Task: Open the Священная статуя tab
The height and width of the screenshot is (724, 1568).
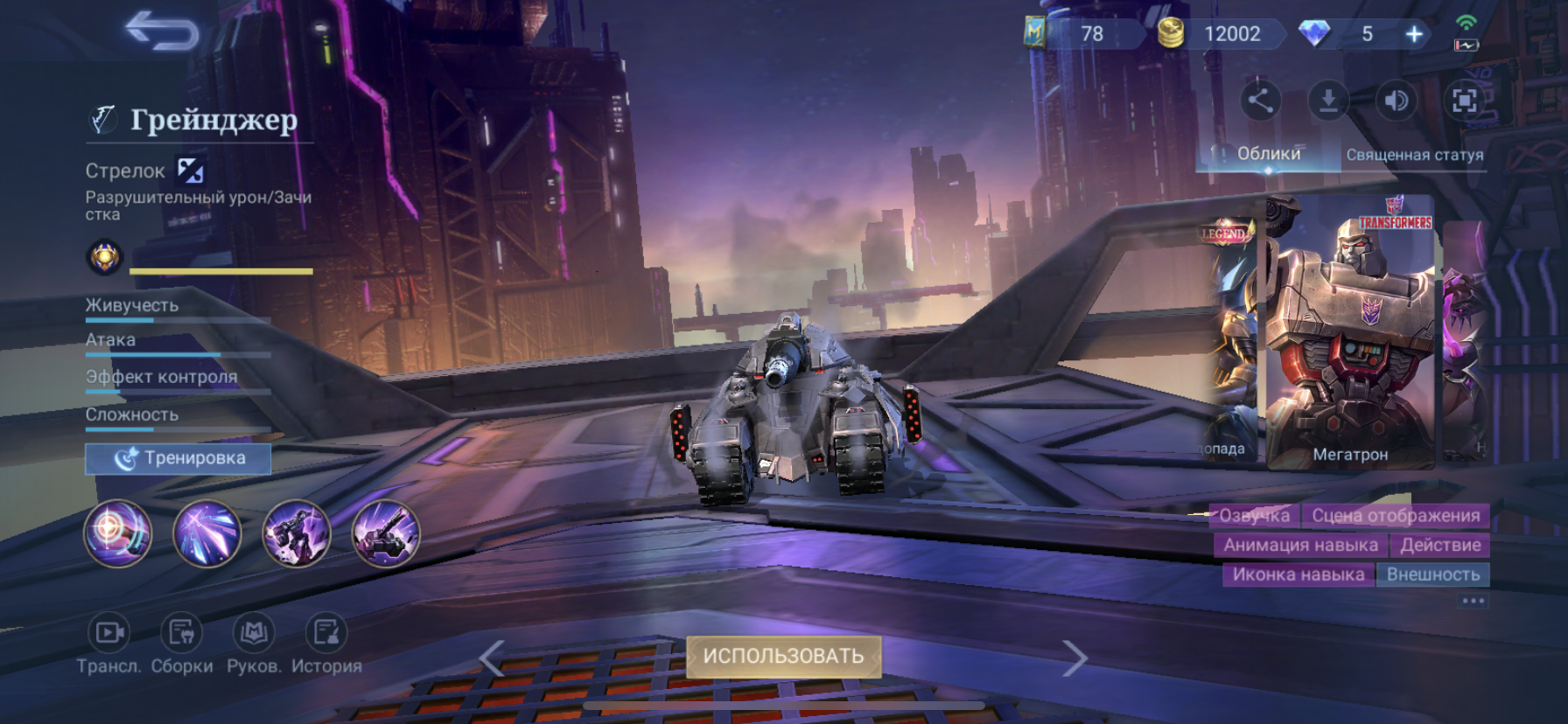Action: 1414,155
